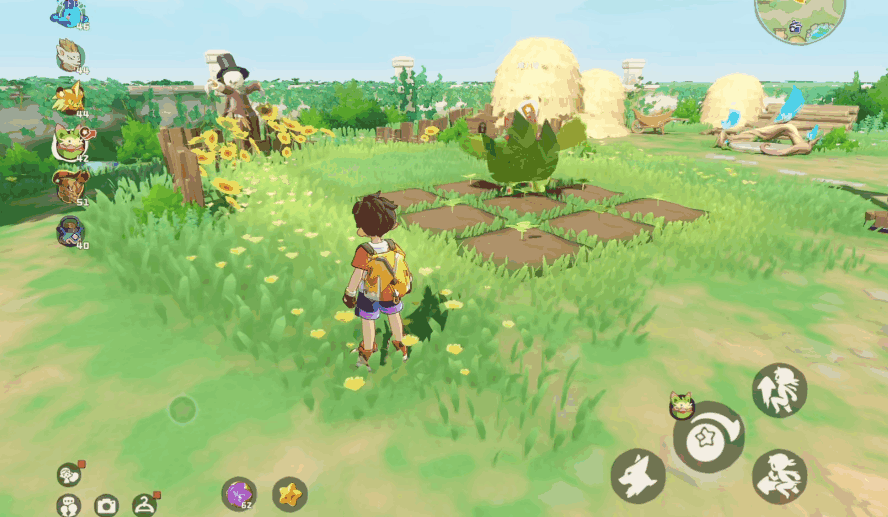The image size is (888, 517).
Task: Select the level 40 party creature
Action: [x=70, y=231]
